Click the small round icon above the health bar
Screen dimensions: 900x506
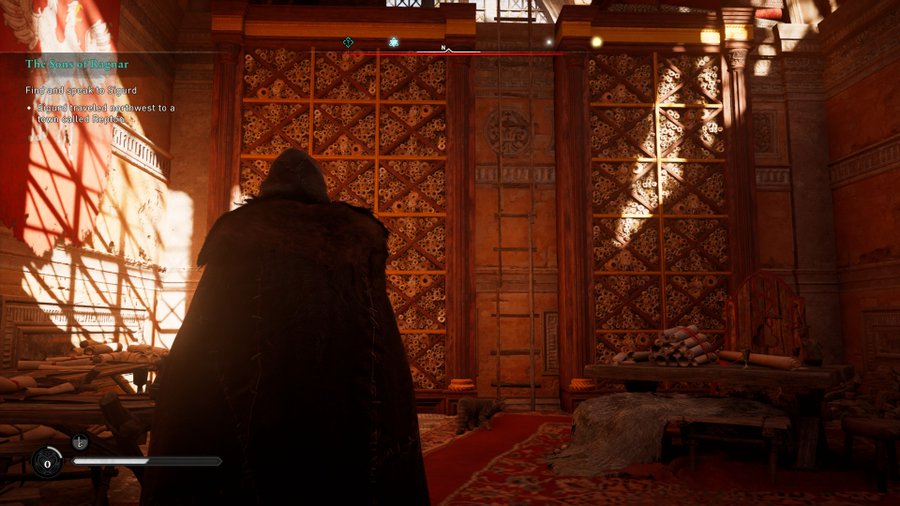coord(80,441)
